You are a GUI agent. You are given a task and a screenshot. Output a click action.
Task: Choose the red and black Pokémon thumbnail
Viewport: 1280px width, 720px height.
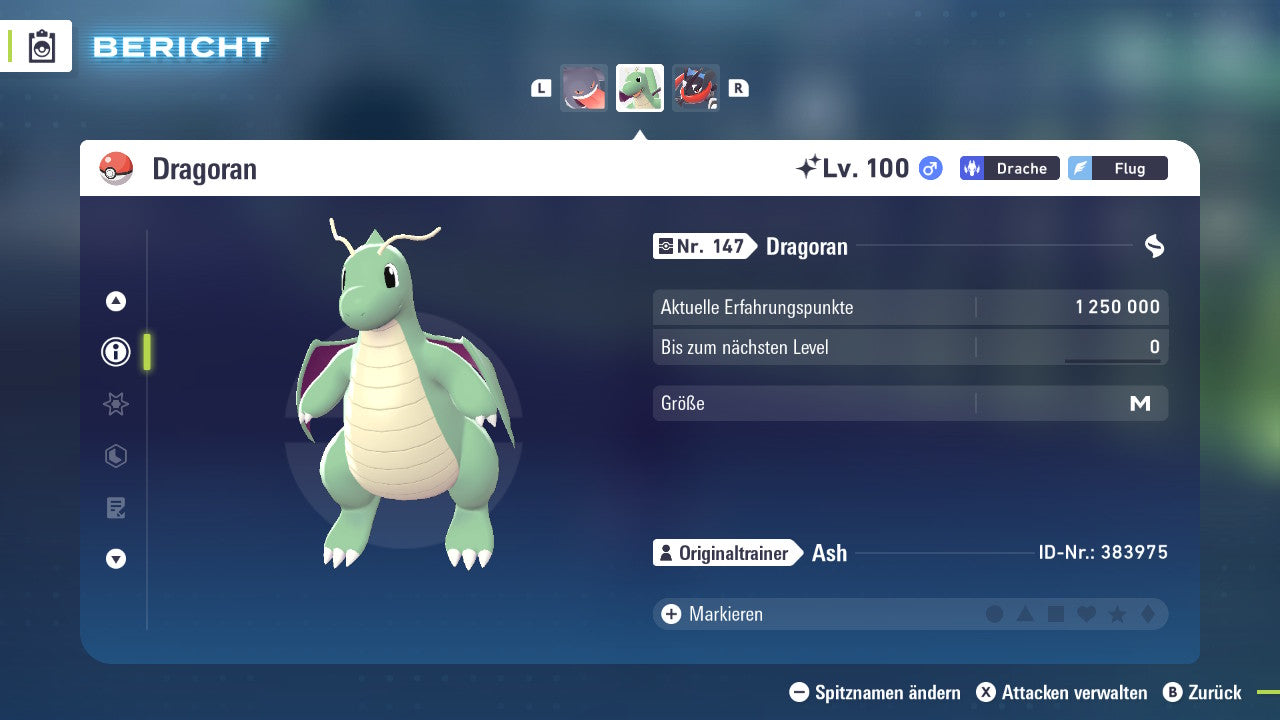(696, 88)
